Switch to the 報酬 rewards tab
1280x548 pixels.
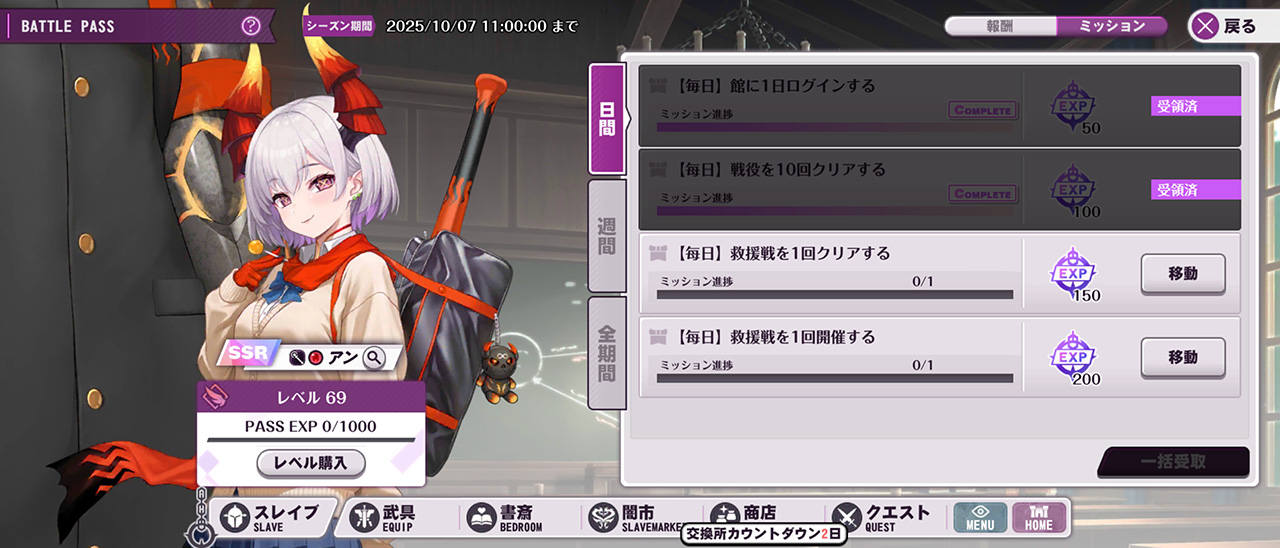(x=999, y=26)
